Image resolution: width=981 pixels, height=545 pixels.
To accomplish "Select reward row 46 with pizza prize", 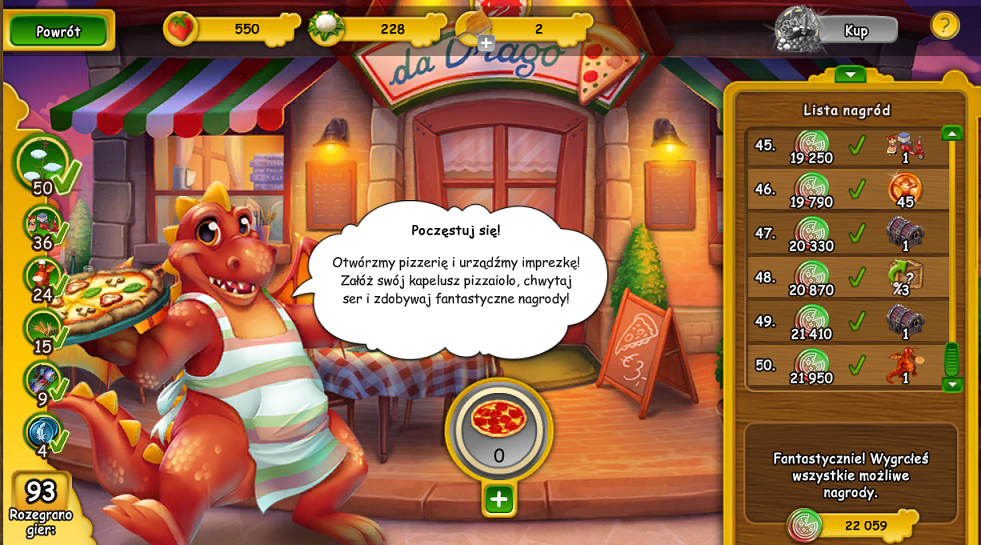I will (x=847, y=190).
